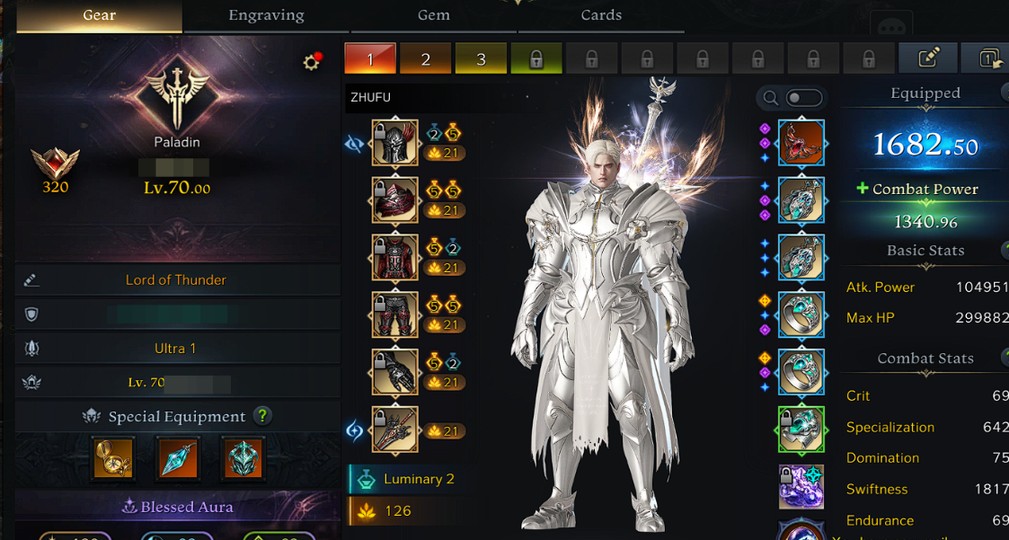Image resolution: width=1009 pixels, height=540 pixels.
Task: Inspect the equipped weapon slot
Action: coord(395,430)
